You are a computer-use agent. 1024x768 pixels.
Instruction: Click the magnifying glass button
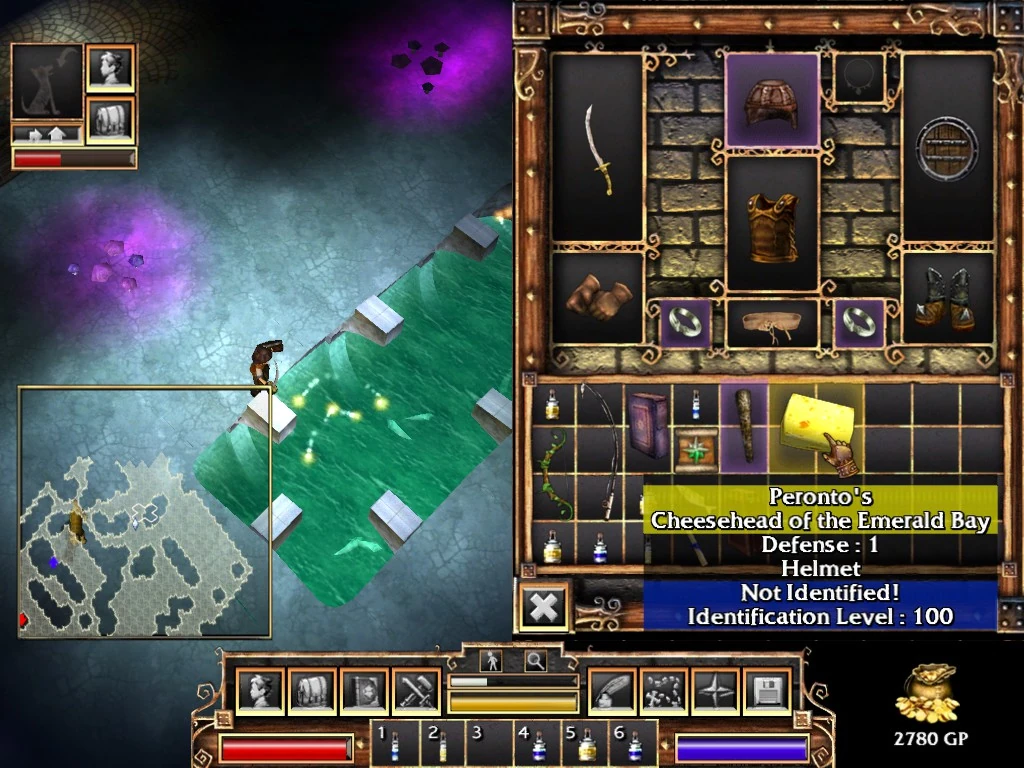[x=536, y=660]
